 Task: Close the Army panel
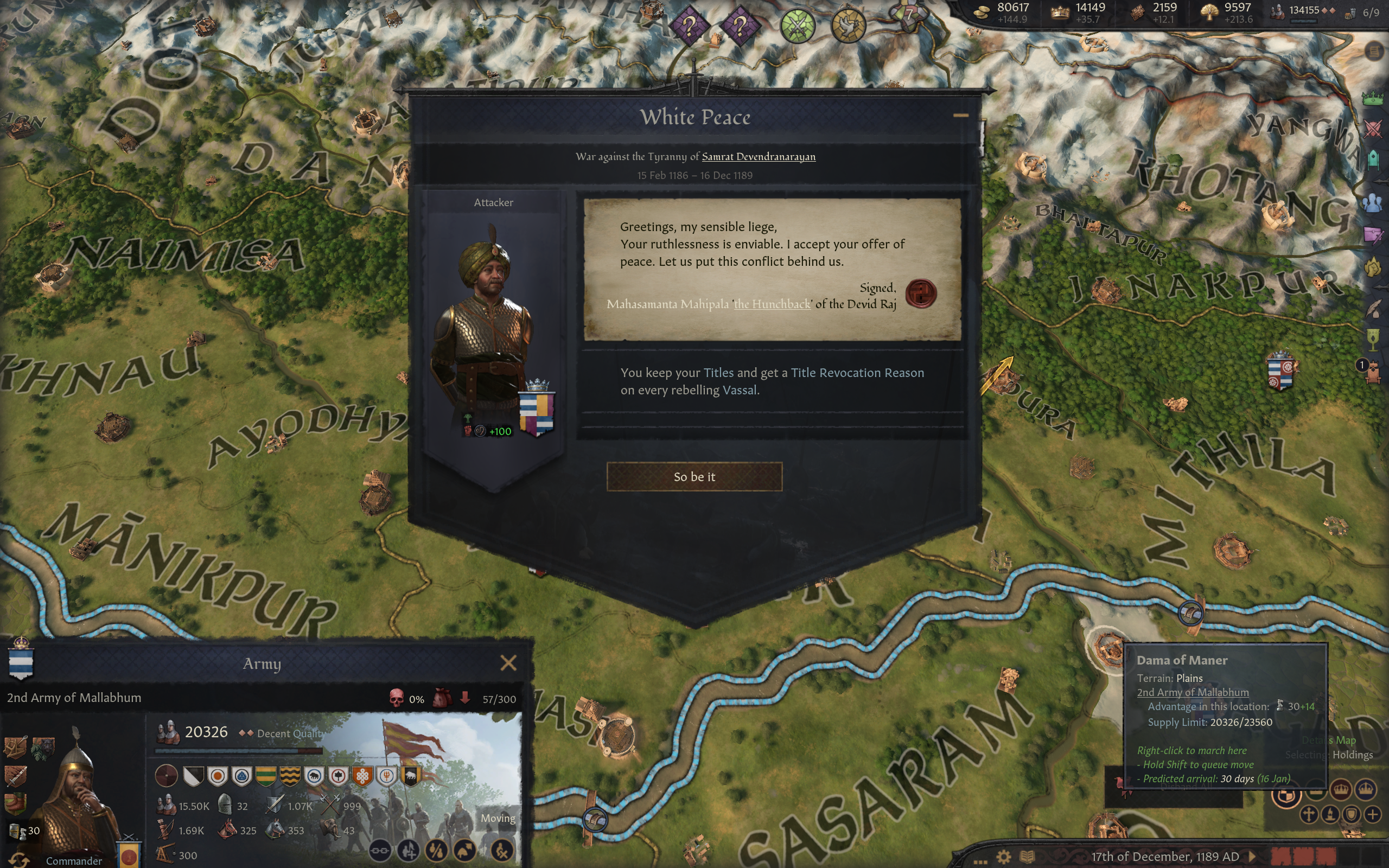point(508,663)
